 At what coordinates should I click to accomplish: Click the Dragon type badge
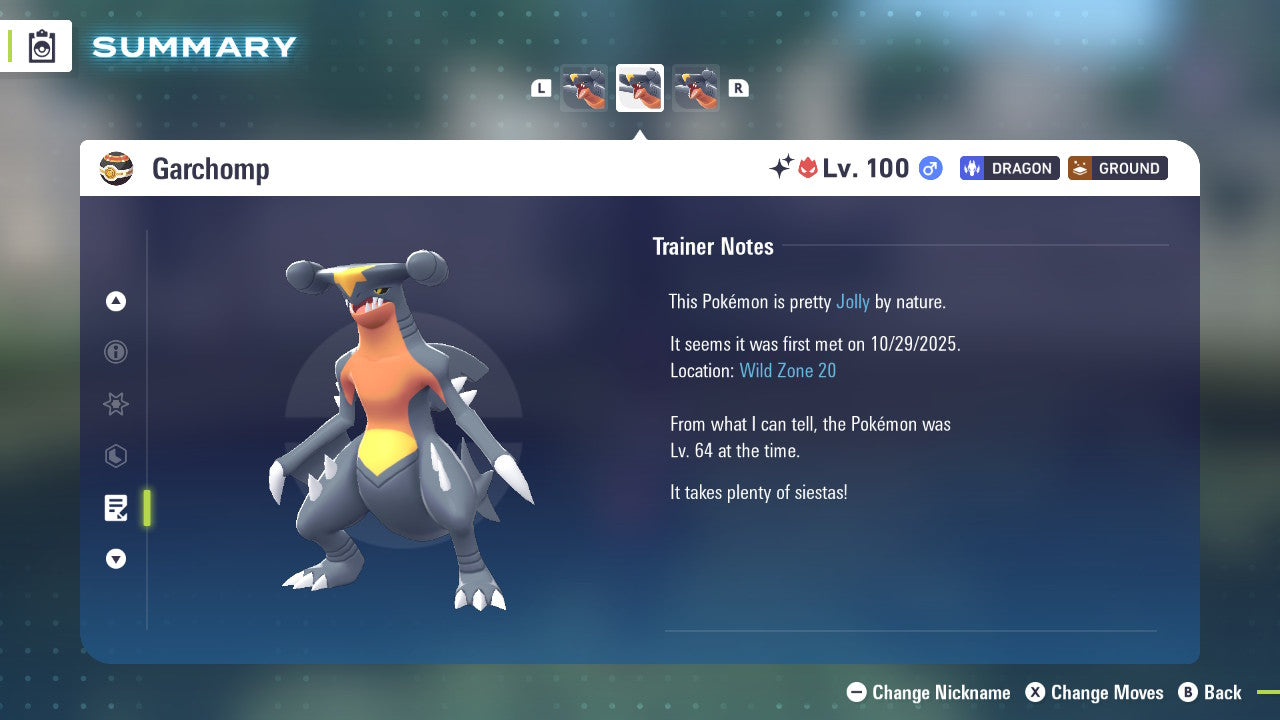(x=1009, y=168)
